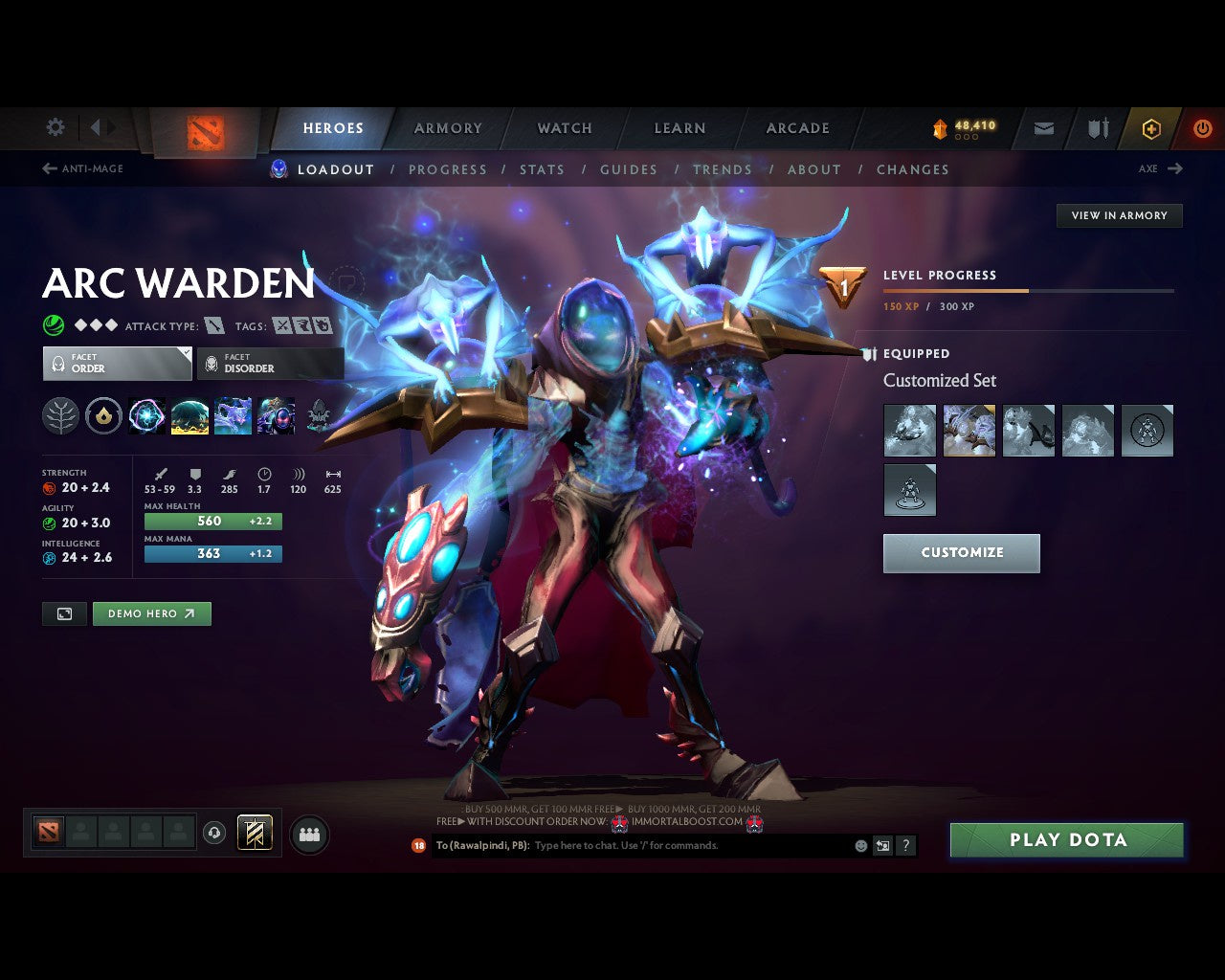Click the VIEW IN ARMORY button
This screenshot has width=1225, height=980.
coord(1118,215)
